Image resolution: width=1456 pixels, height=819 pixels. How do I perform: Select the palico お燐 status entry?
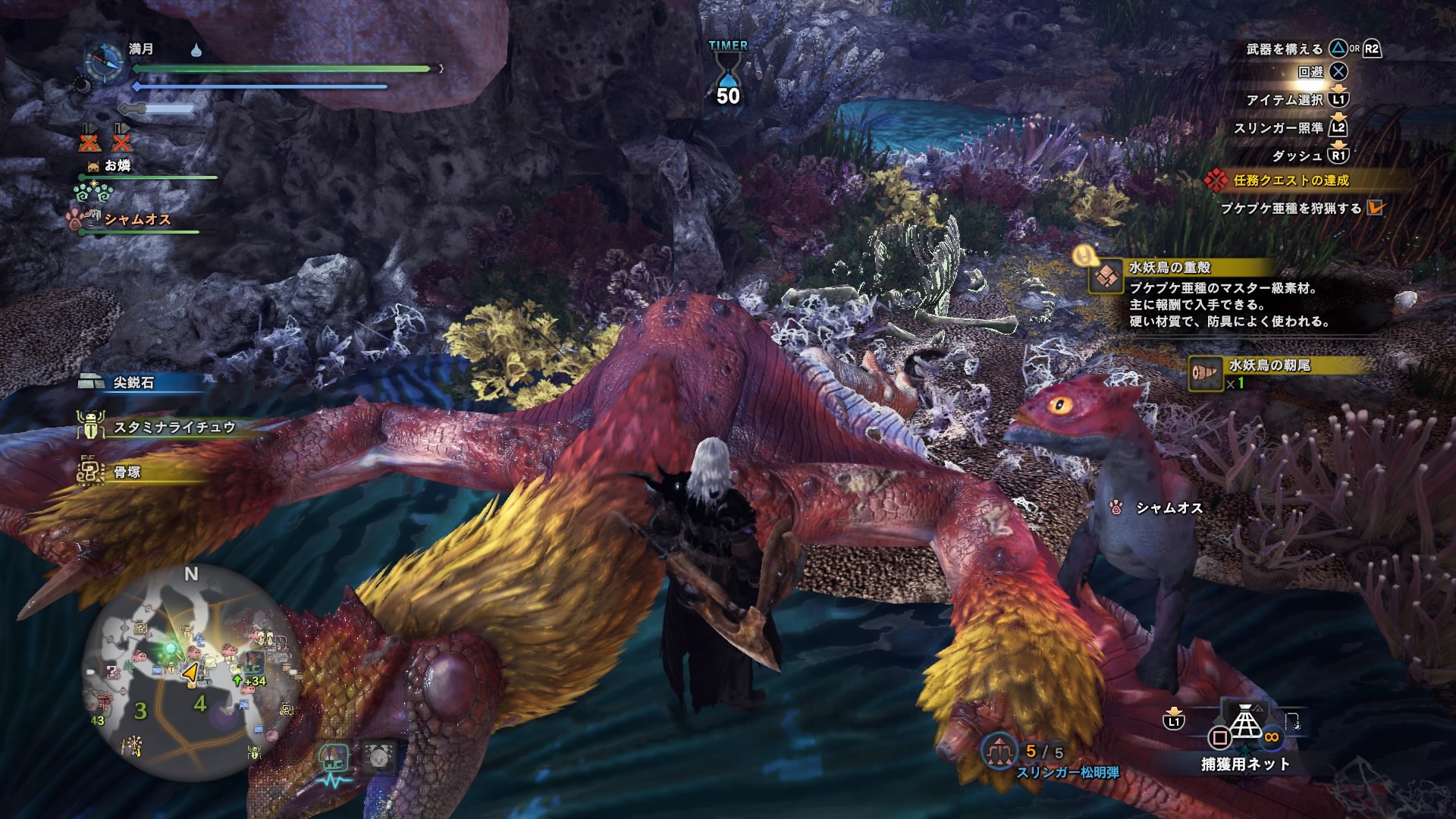[118, 166]
